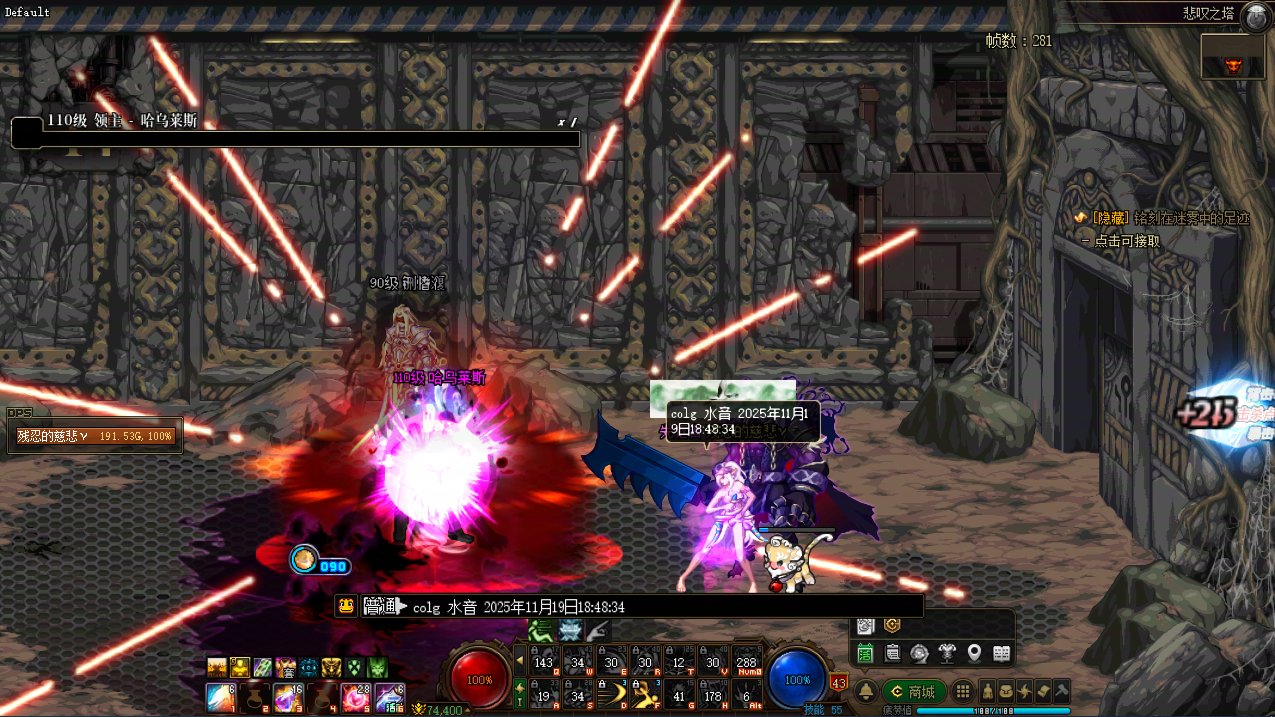Open the character info figure icon
Image resolution: width=1275 pixels, height=717 pixels.
[987, 691]
